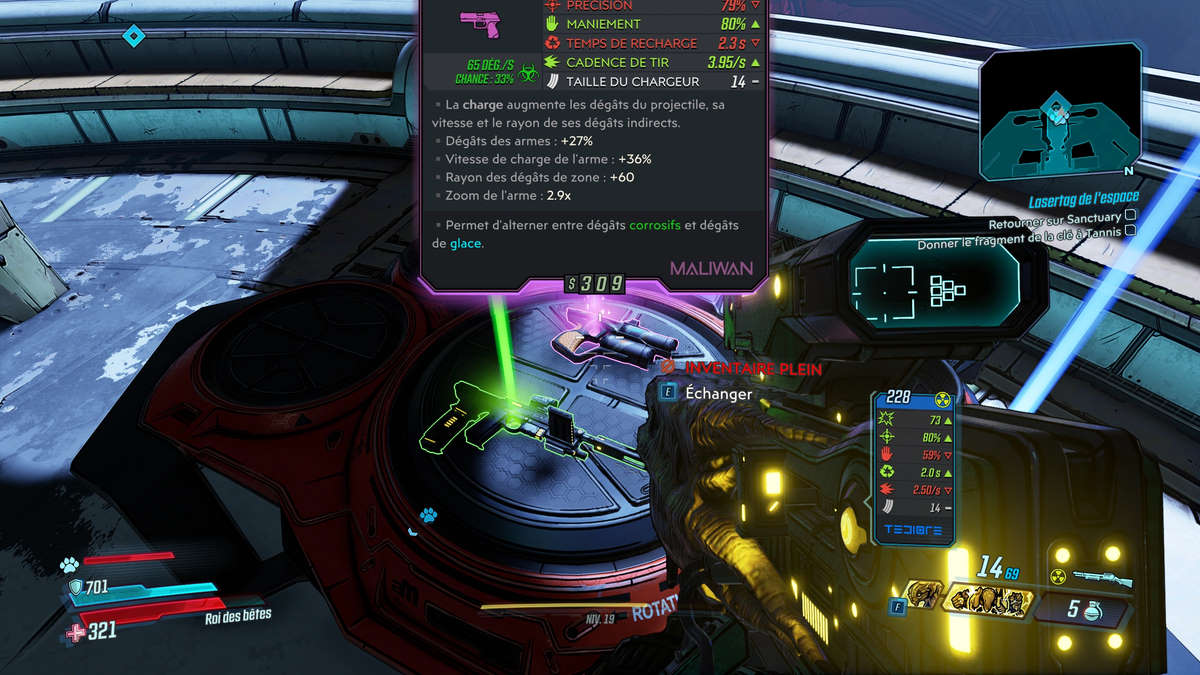This screenshot has width=1200, height=675.
Task: Click the $309 price tag
Action: (x=595, y=284)
